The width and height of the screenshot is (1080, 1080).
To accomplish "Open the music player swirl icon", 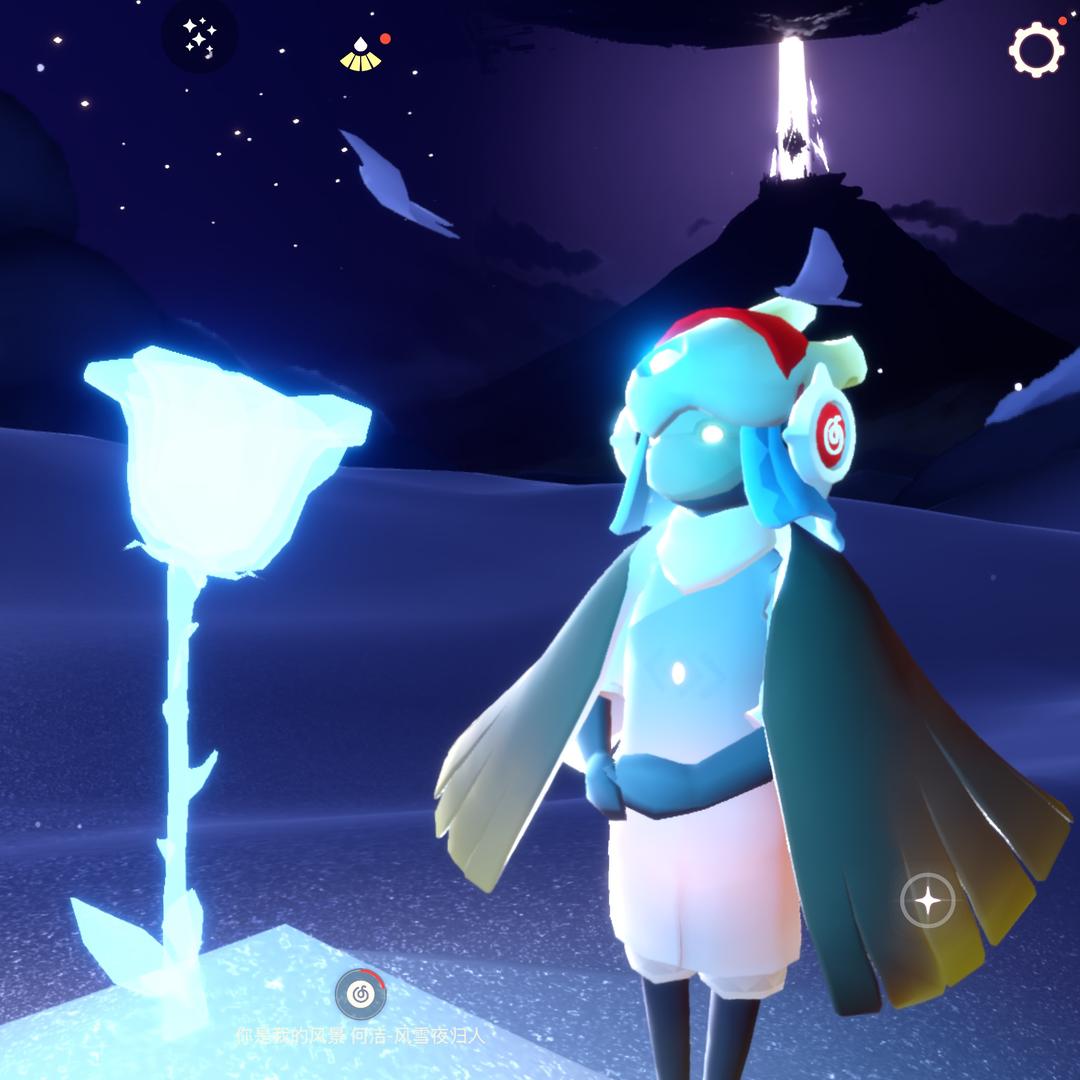I will click(360, 993).
